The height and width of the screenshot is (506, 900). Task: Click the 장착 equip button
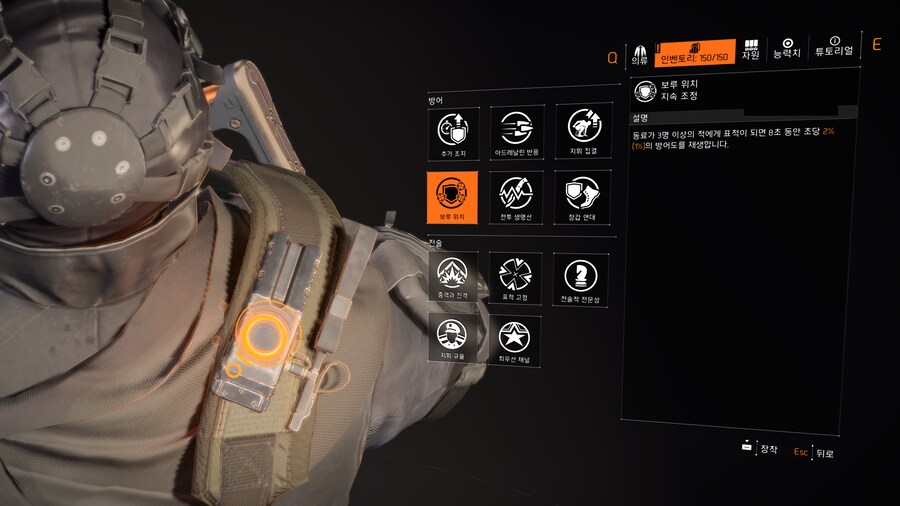[x=759, y=449]
